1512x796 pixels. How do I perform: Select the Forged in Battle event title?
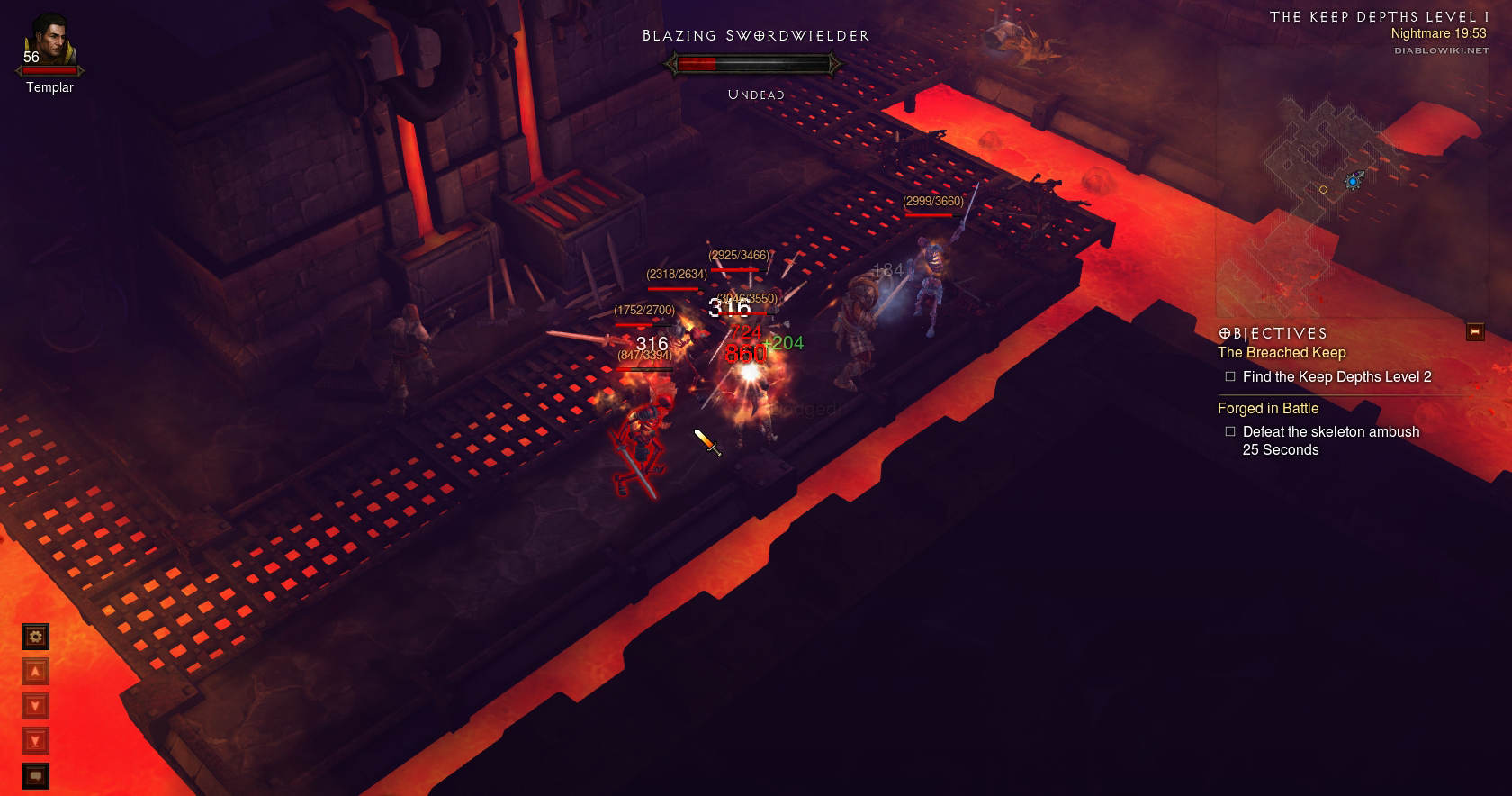[1267, 408]
